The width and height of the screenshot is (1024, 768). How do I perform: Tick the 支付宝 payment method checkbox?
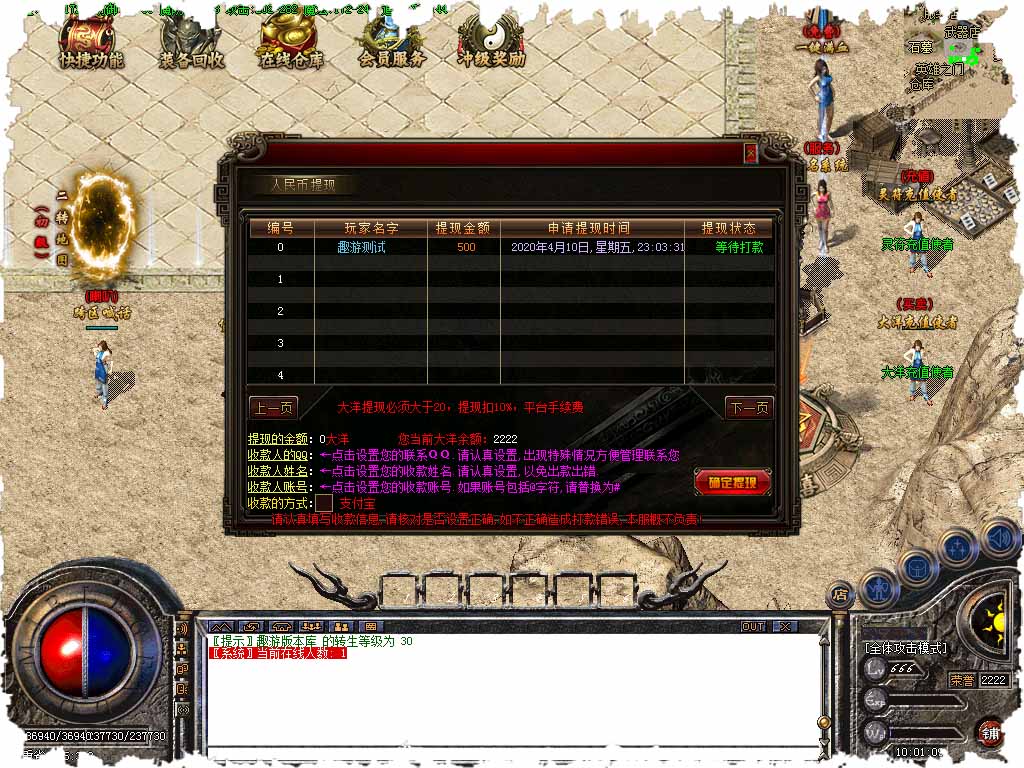324,503
